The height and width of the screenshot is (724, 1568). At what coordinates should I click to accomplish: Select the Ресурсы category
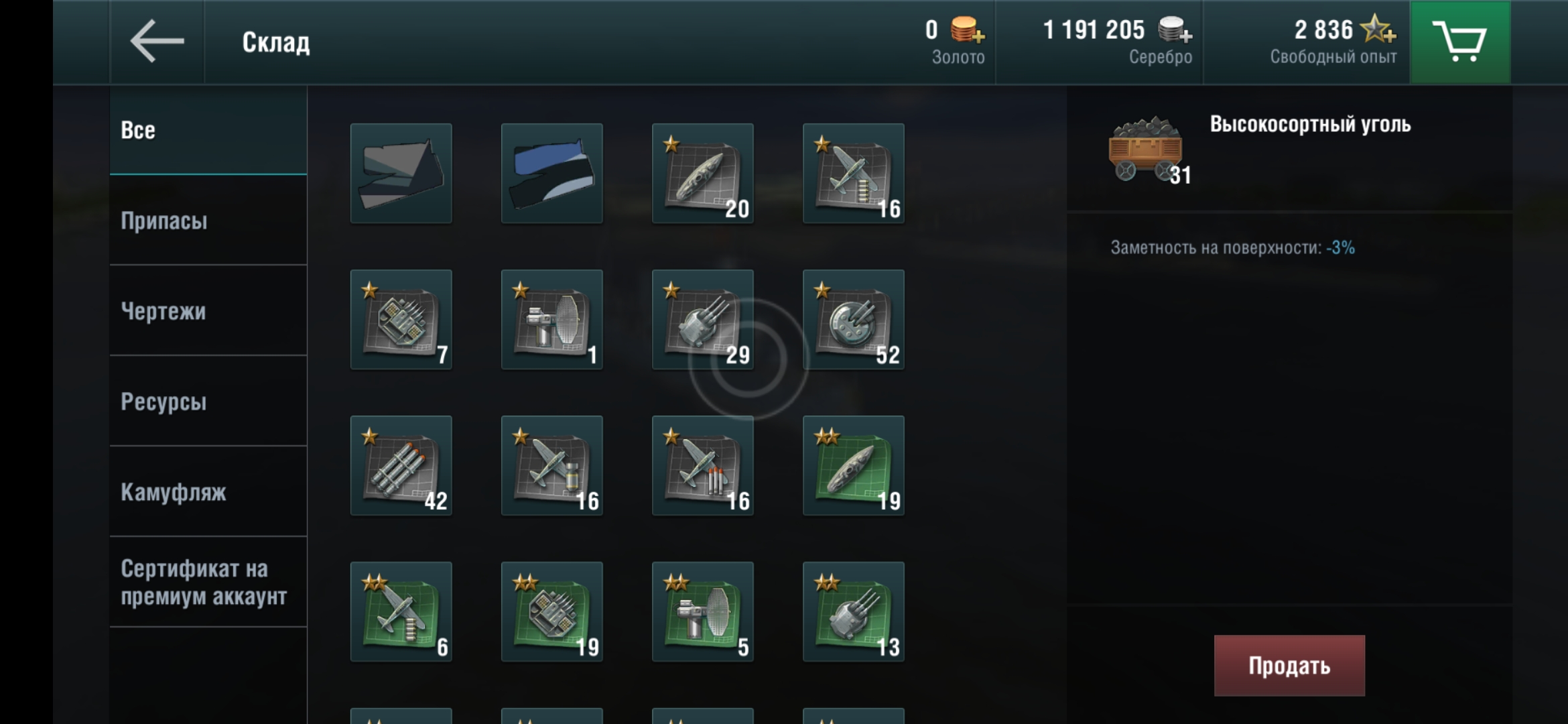[x=208, y=402]
